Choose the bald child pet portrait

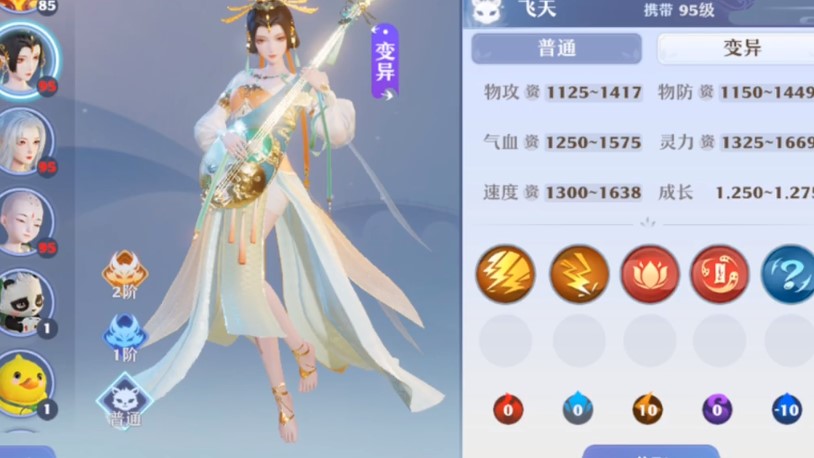26,220
